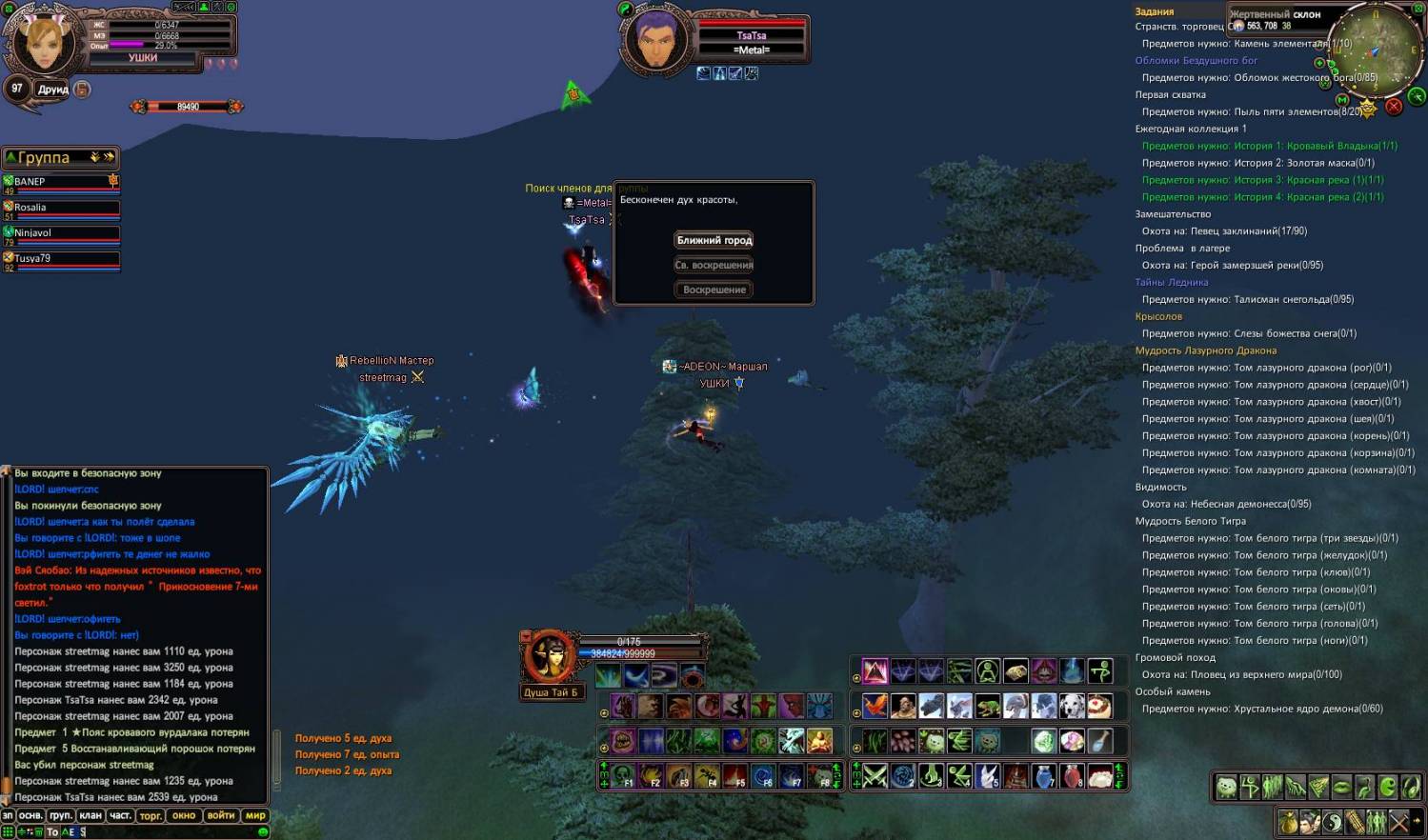Click the player character portrait
The image size is (1428, 840).
43,42
